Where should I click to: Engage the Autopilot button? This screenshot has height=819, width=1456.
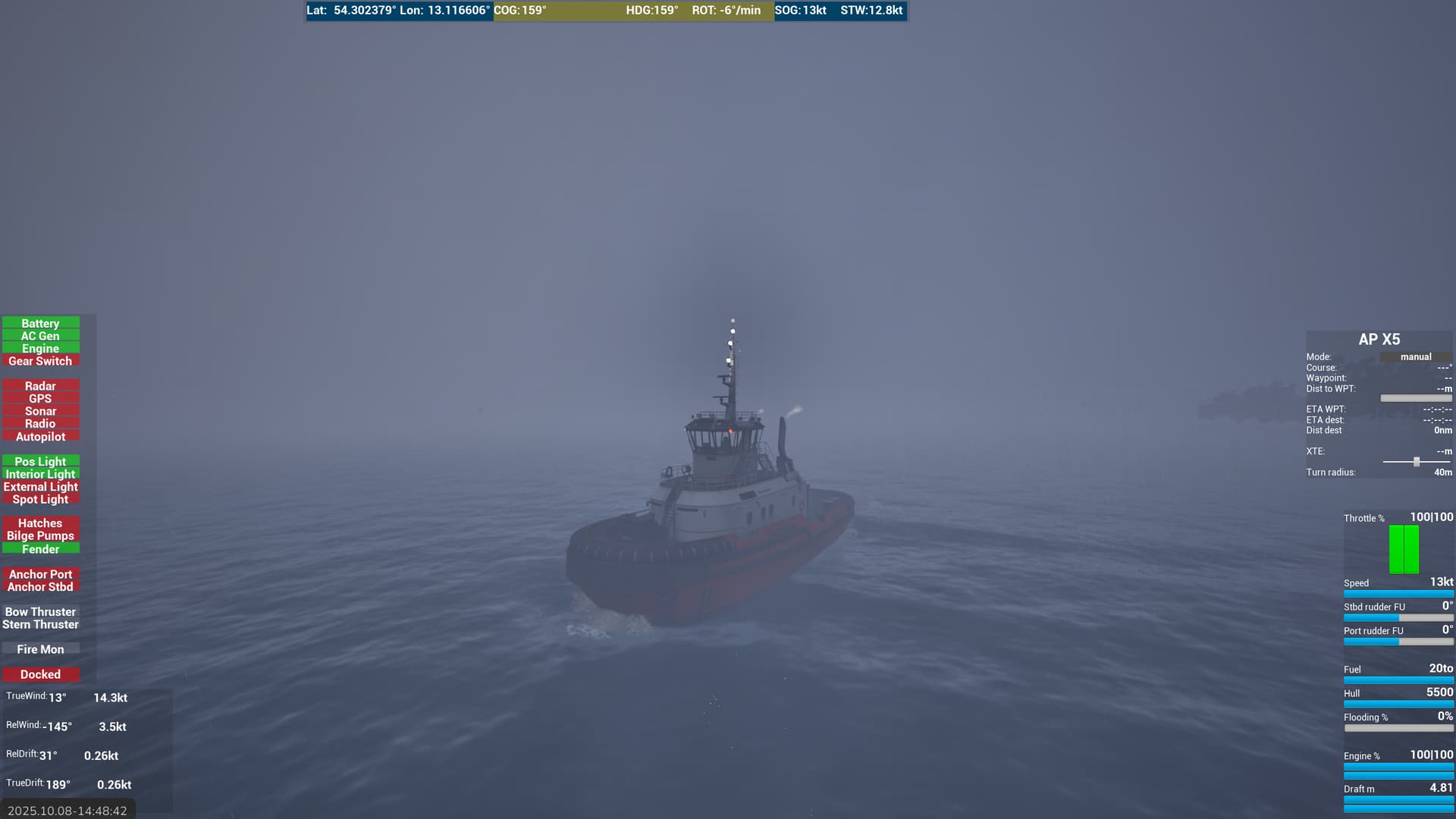pyautogui.click(x=40, y=437)
